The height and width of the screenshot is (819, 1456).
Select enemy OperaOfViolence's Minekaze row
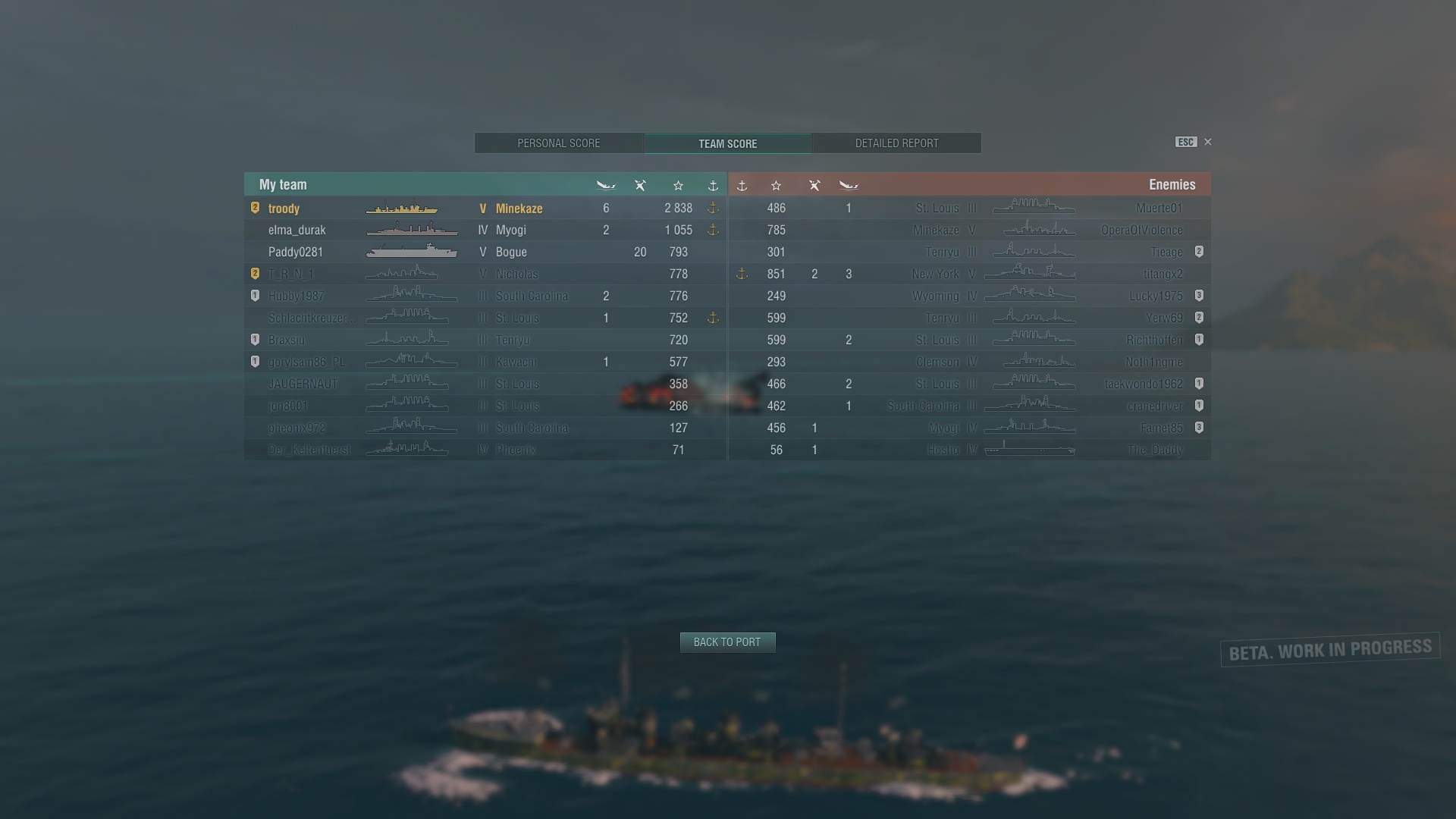(969, 231)
